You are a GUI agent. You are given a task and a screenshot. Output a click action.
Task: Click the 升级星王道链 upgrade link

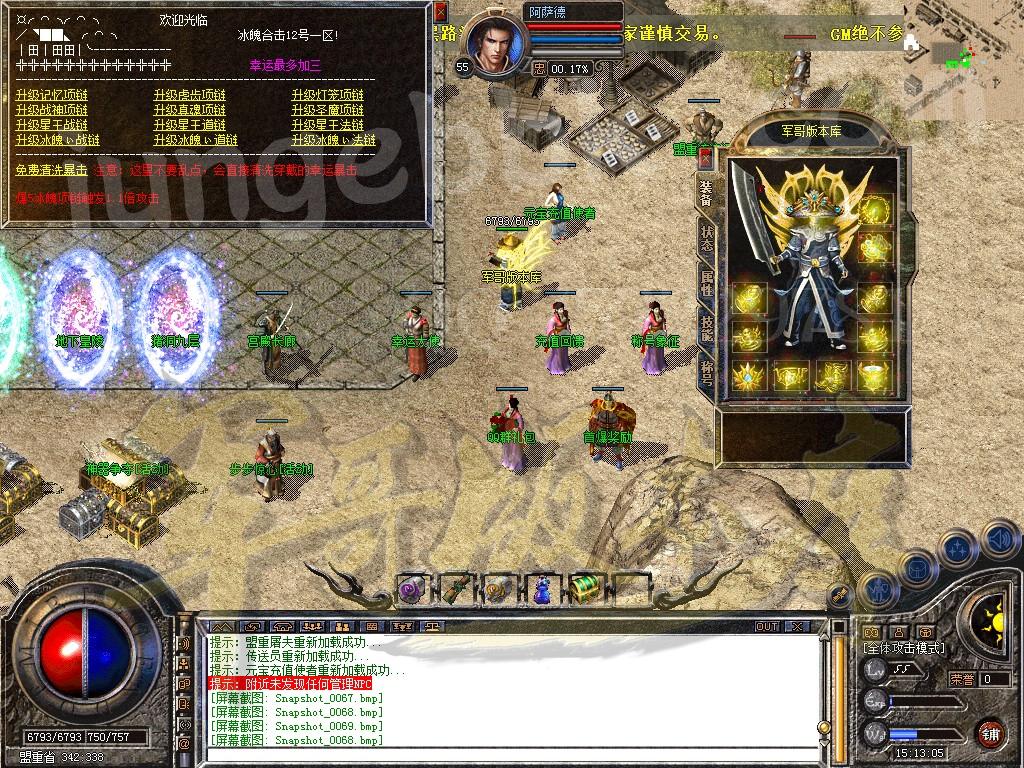(190, 126)
